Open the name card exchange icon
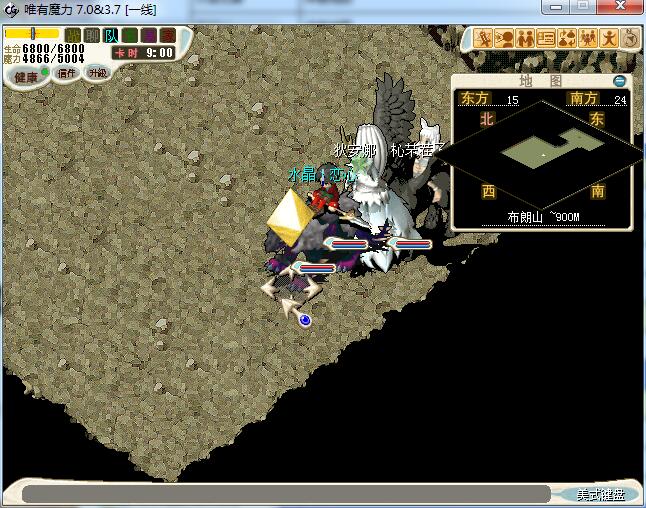Image resolution: width=646 pixels, height=508 pixels. tap(546, 39)
